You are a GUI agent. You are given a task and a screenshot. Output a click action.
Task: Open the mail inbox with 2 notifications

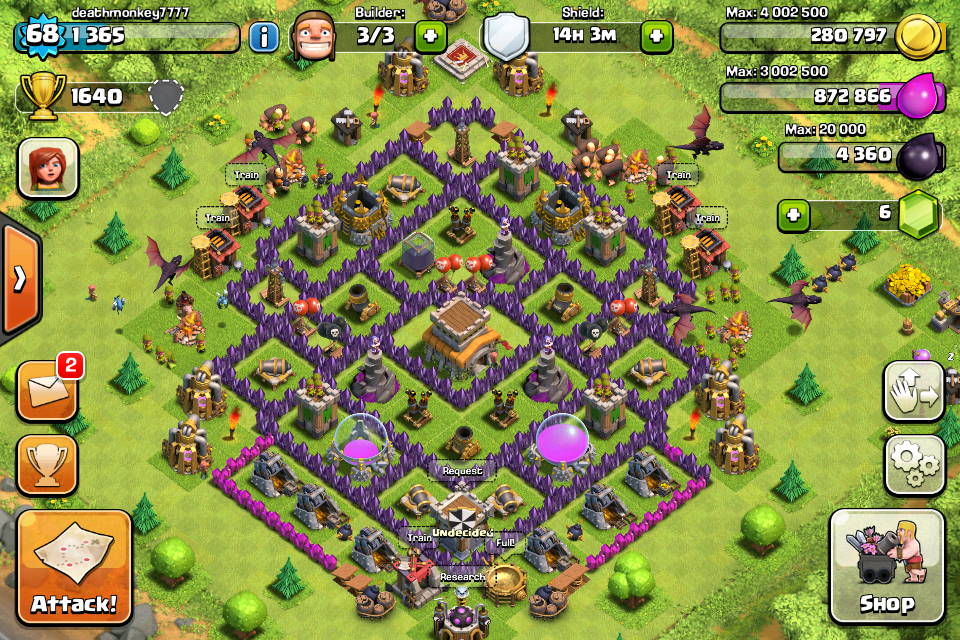pyautogui.click(x=47, y=390)
